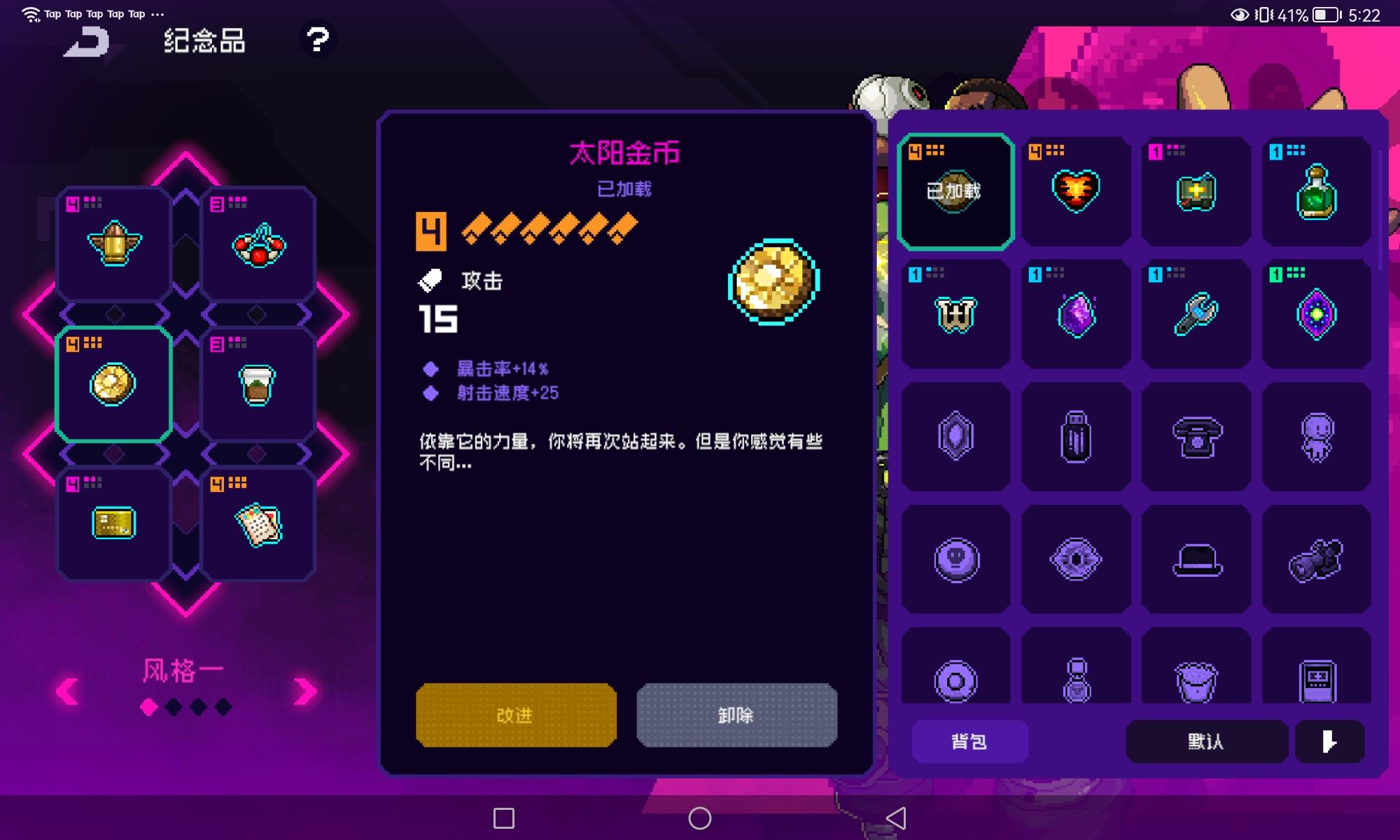The image size is (1400, 840).
Task: Select the gold credit card souvenir
Action: coord(112,524)
